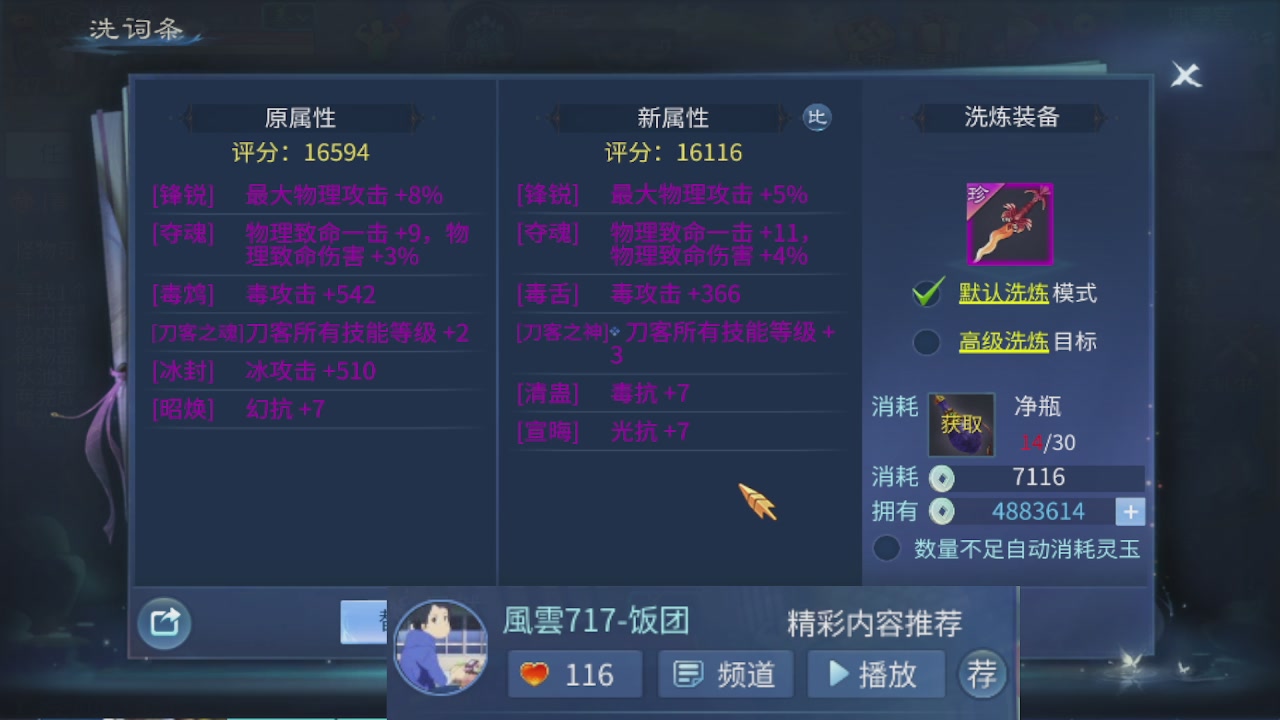The width and height of the screenshot is (1280, 720).
Task: Click the weapon icon marked 珍
Action: click(1008, 224)
